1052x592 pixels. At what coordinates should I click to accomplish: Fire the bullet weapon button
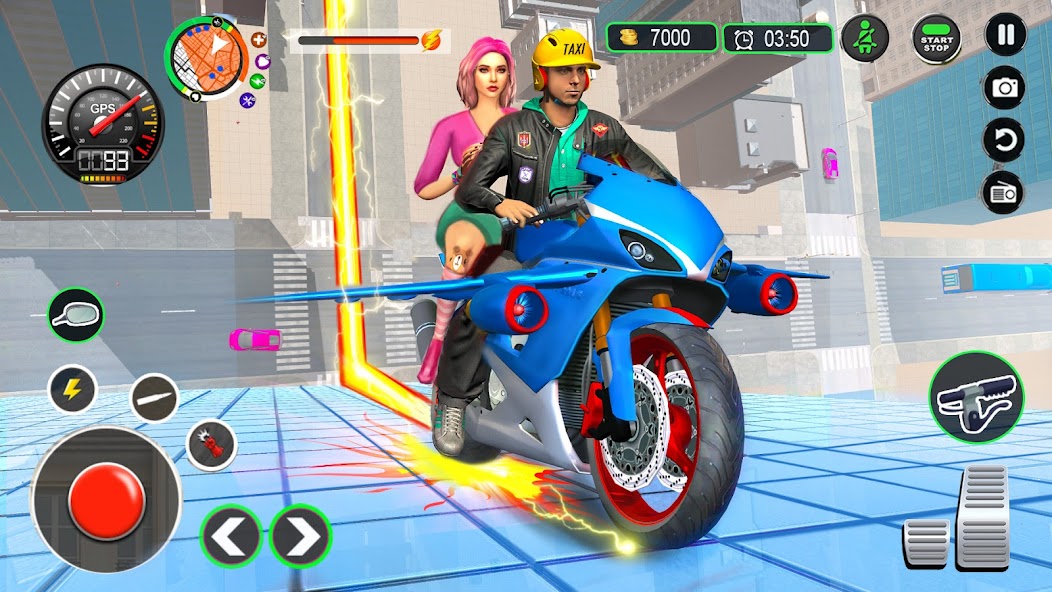(x=155, y=398)
